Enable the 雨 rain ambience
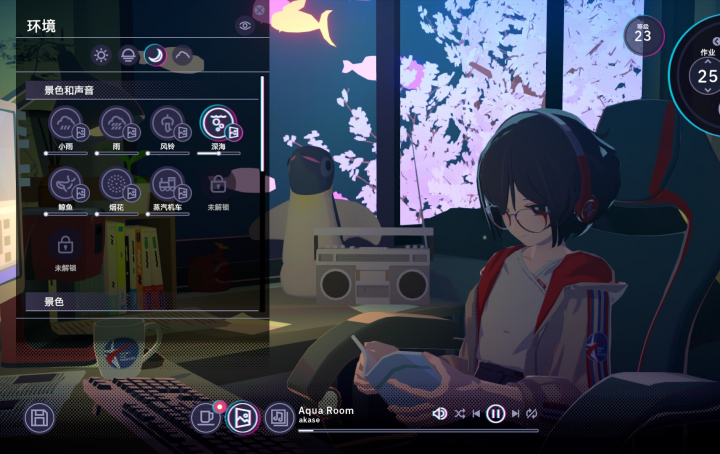 click(117, 124)
